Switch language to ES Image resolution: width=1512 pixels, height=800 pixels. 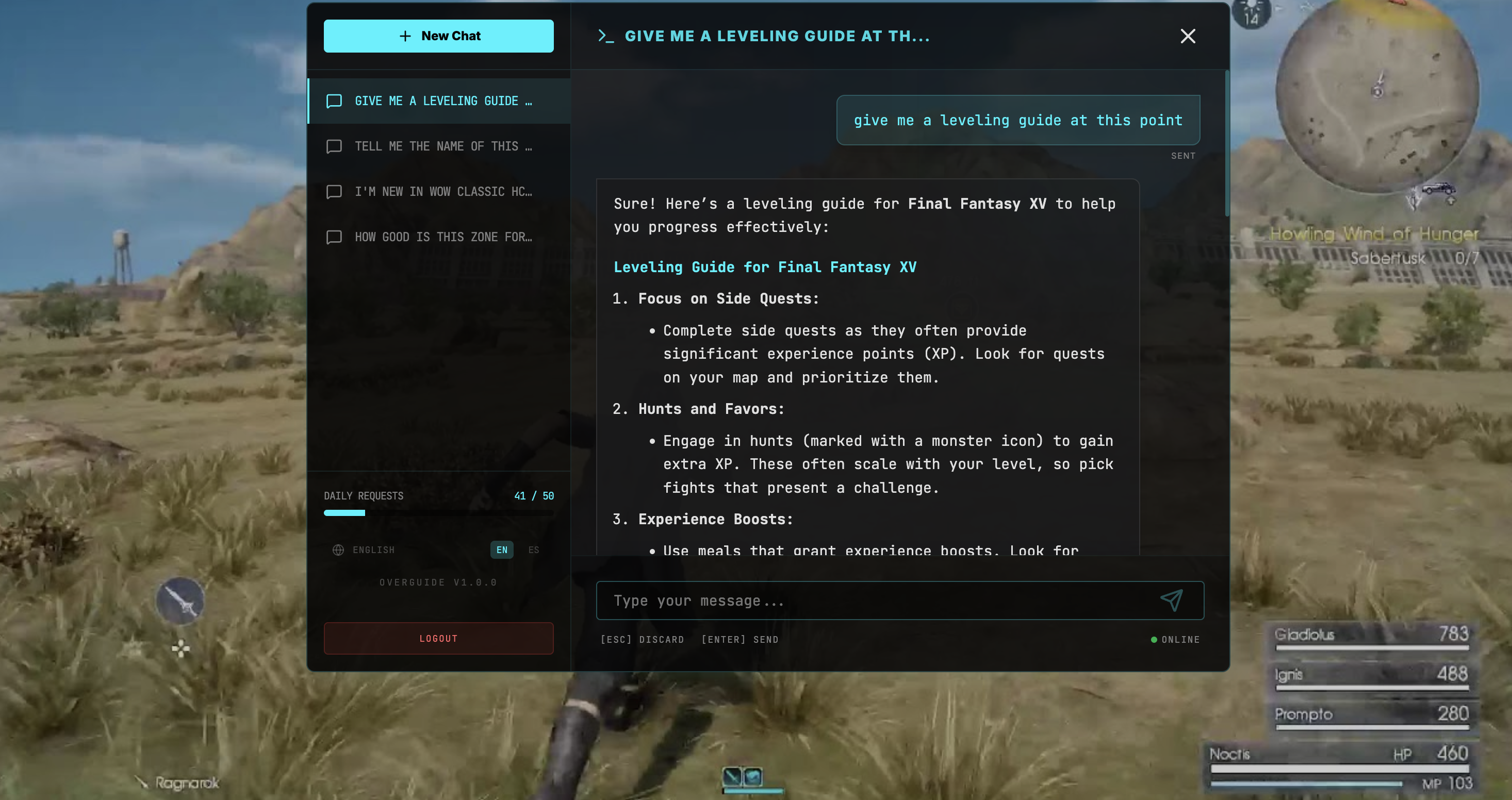point(534,549)
